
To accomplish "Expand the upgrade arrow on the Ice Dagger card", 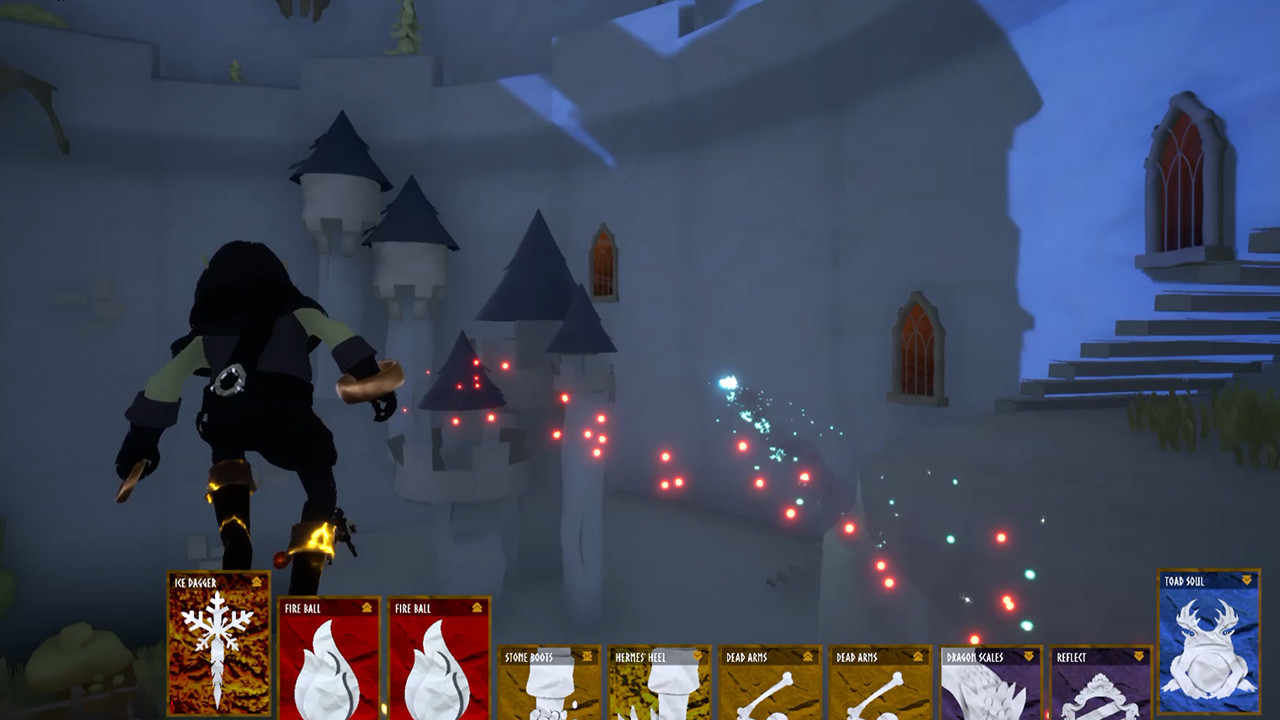I will coord(256,581).
